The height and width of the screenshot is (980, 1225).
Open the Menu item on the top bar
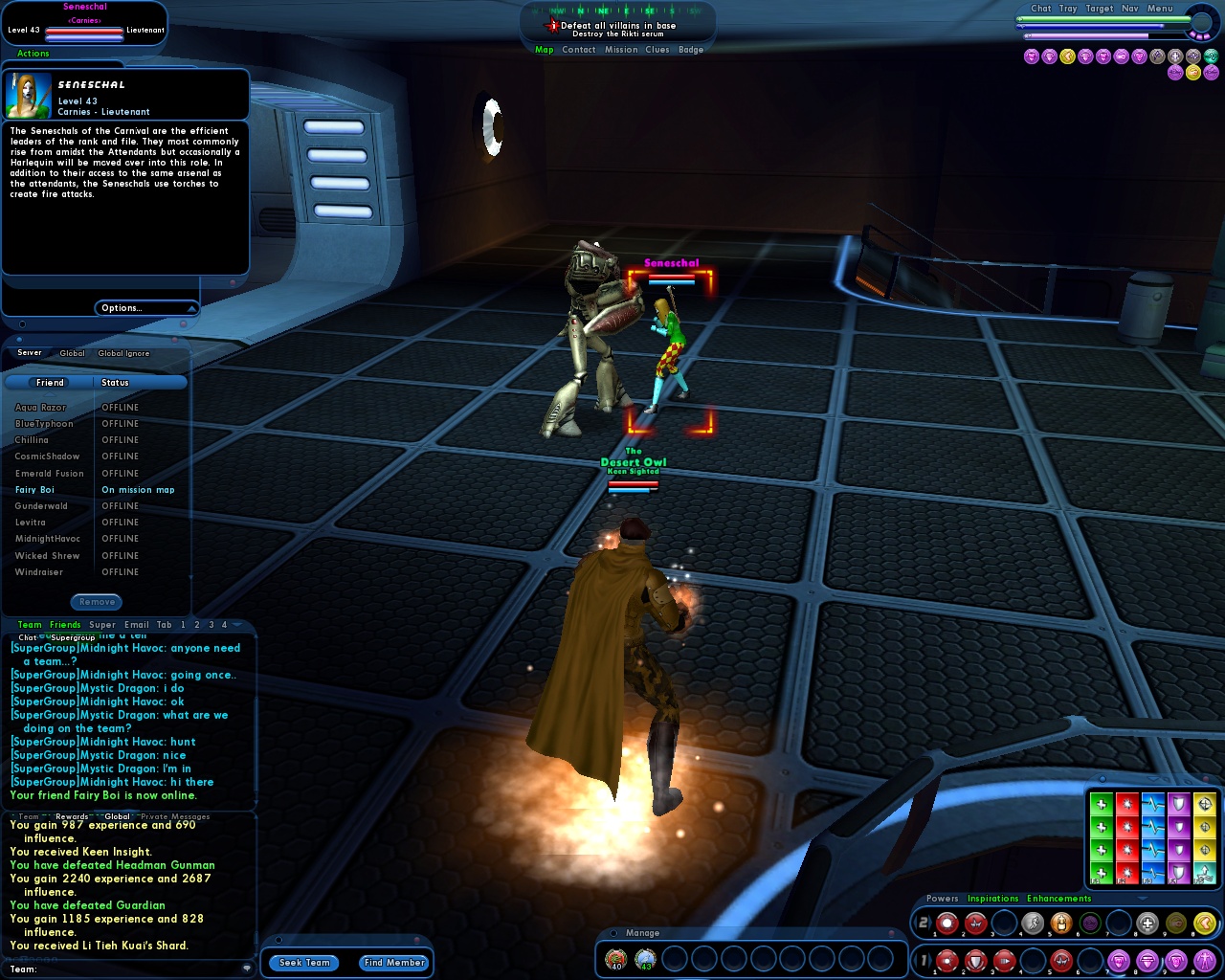1159,8
